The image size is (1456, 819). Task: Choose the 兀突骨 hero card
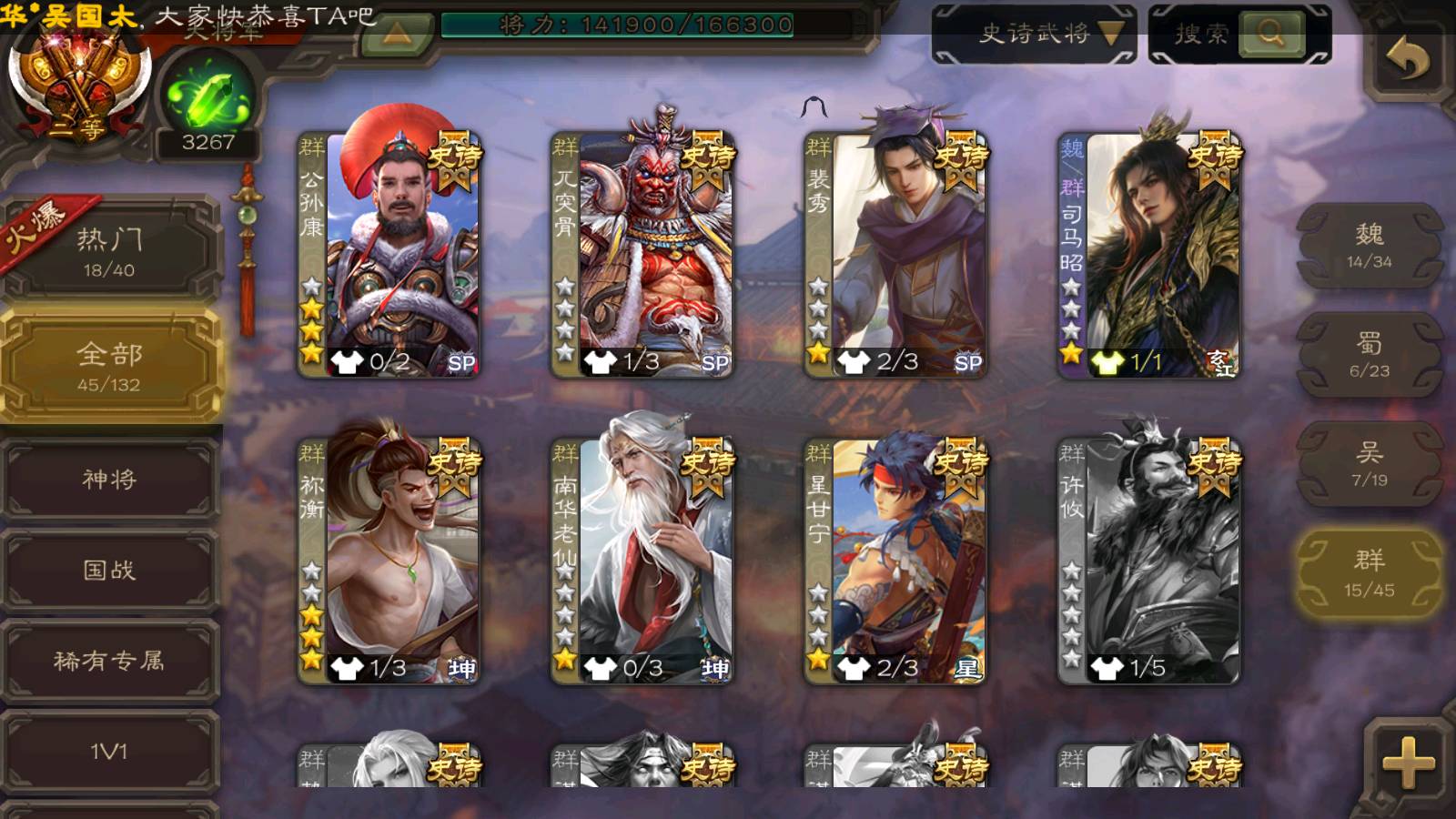[642, 253]
